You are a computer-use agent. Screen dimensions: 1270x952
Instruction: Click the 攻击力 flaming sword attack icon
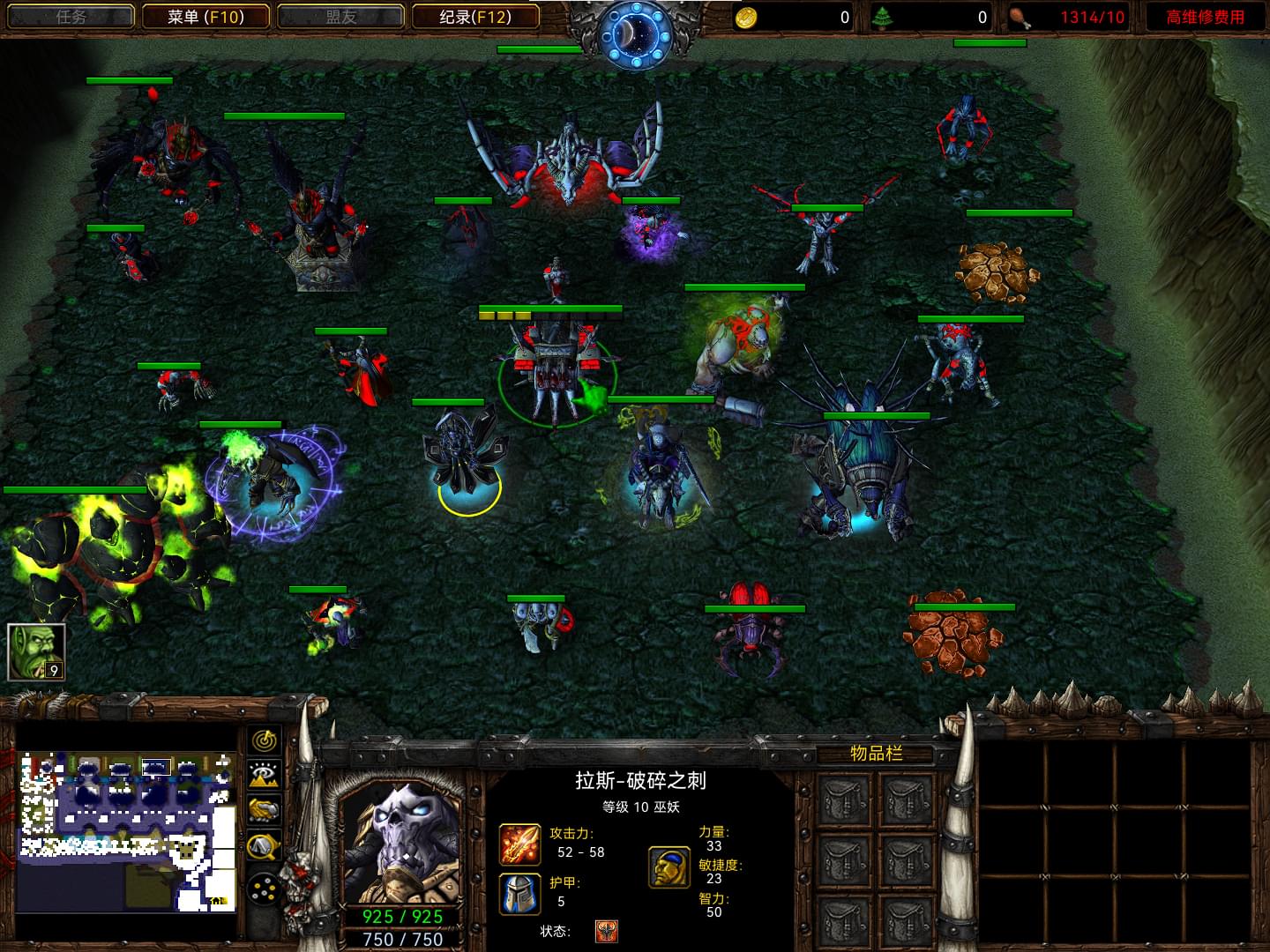pyautogui.click(x=519, y=844)
